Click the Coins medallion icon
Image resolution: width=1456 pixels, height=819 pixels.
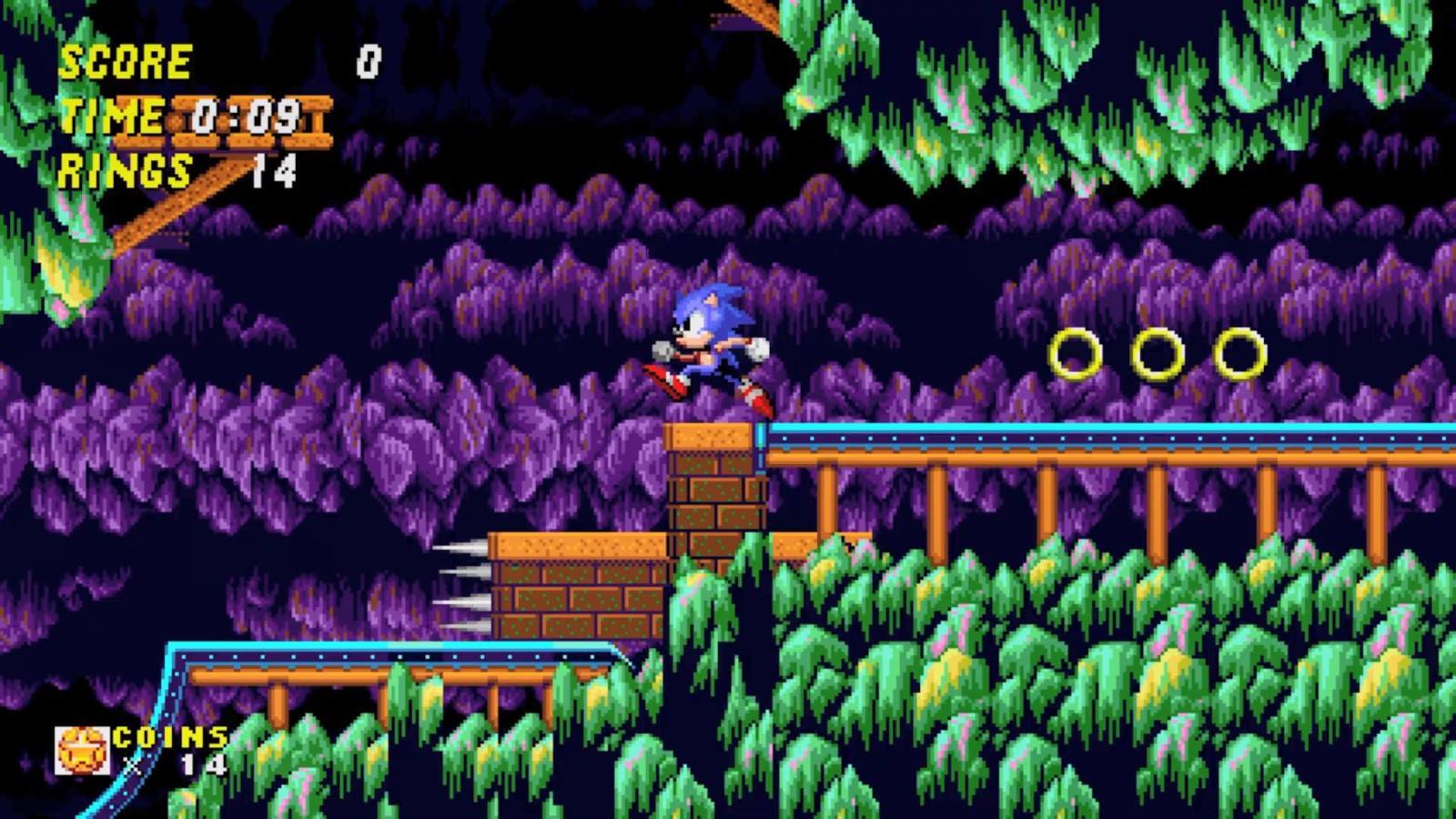coord(82,751)
